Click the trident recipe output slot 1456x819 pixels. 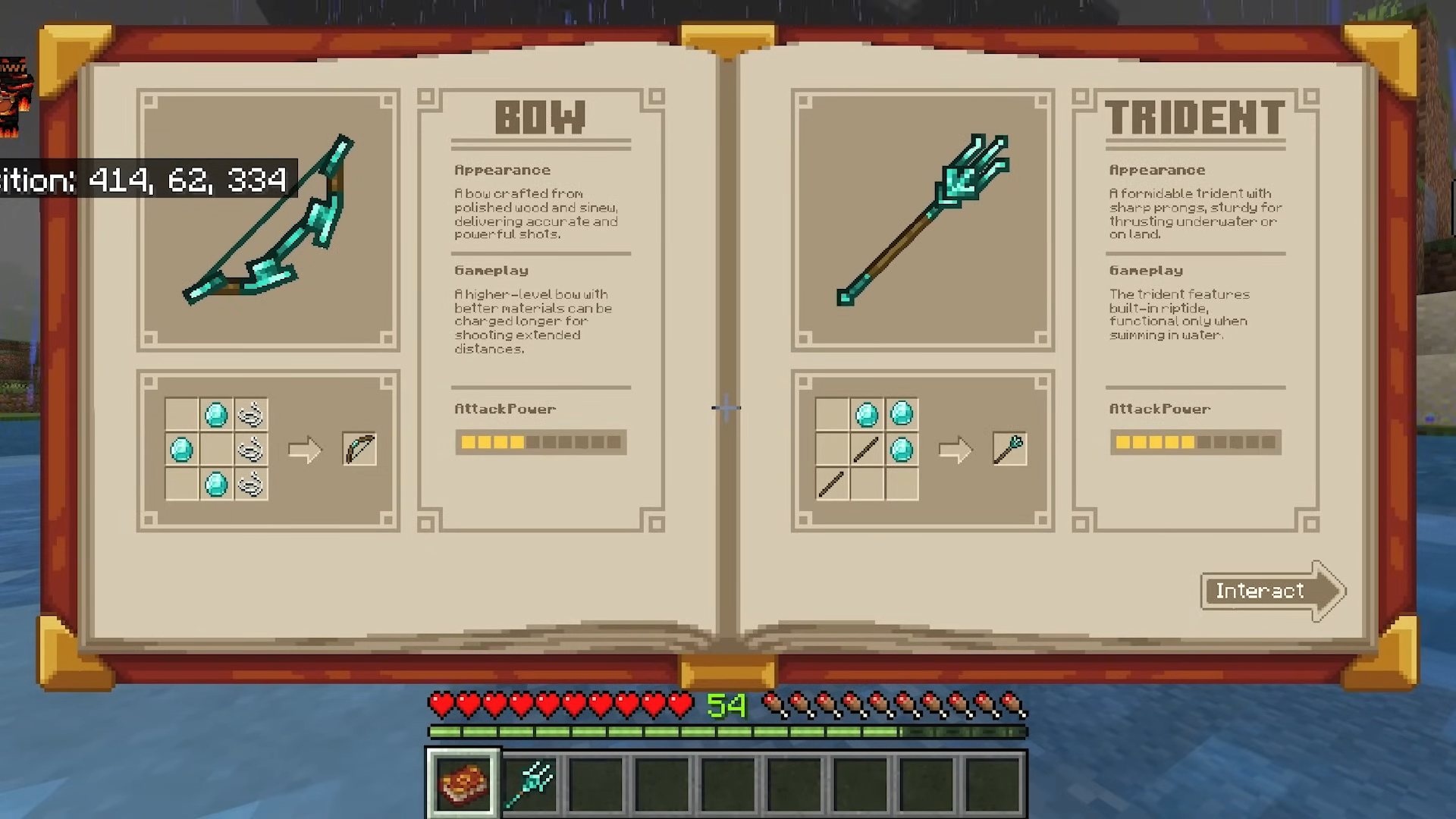(x=1009, y=450)
